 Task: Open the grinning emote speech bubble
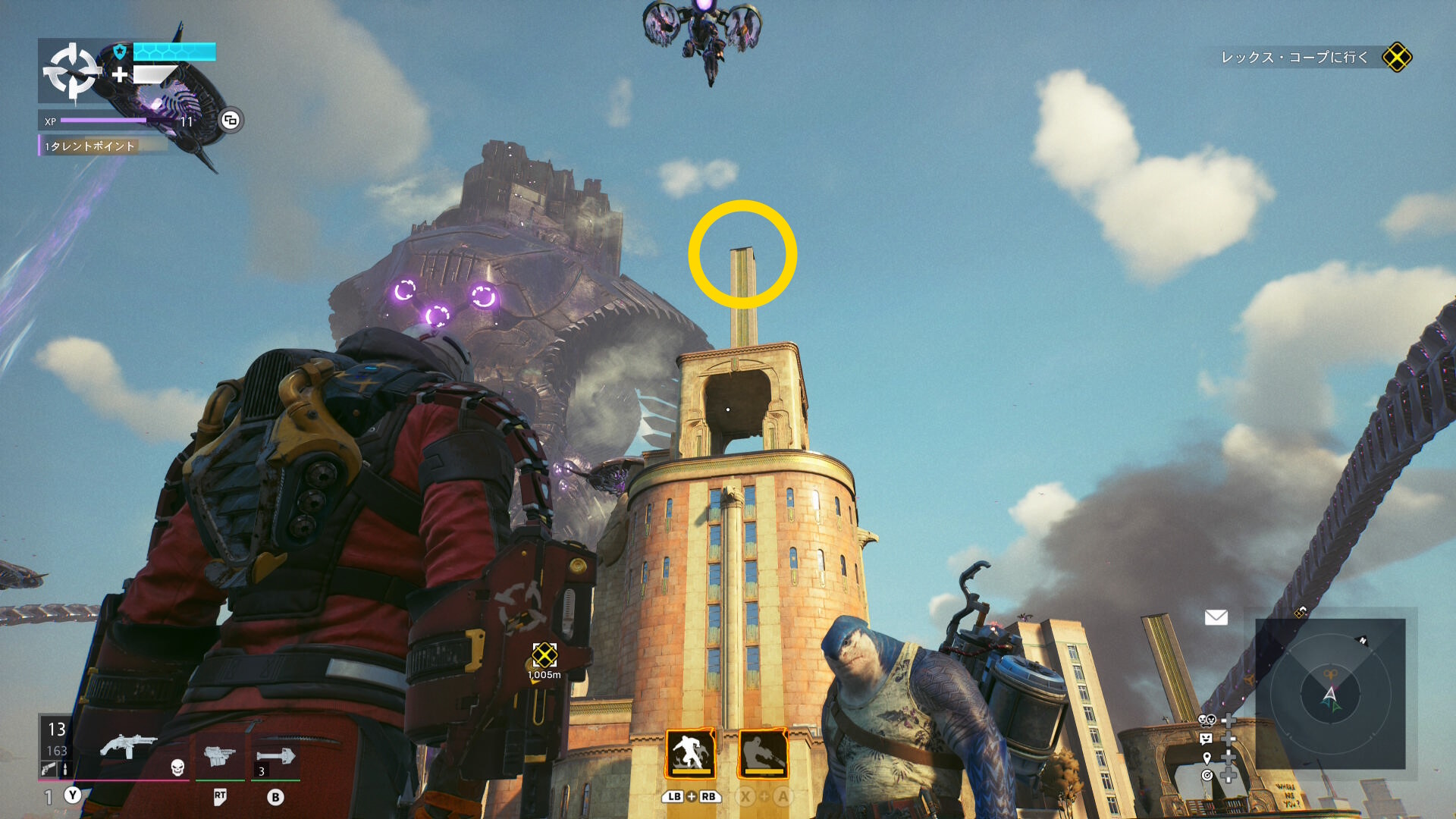(1206, 739)
